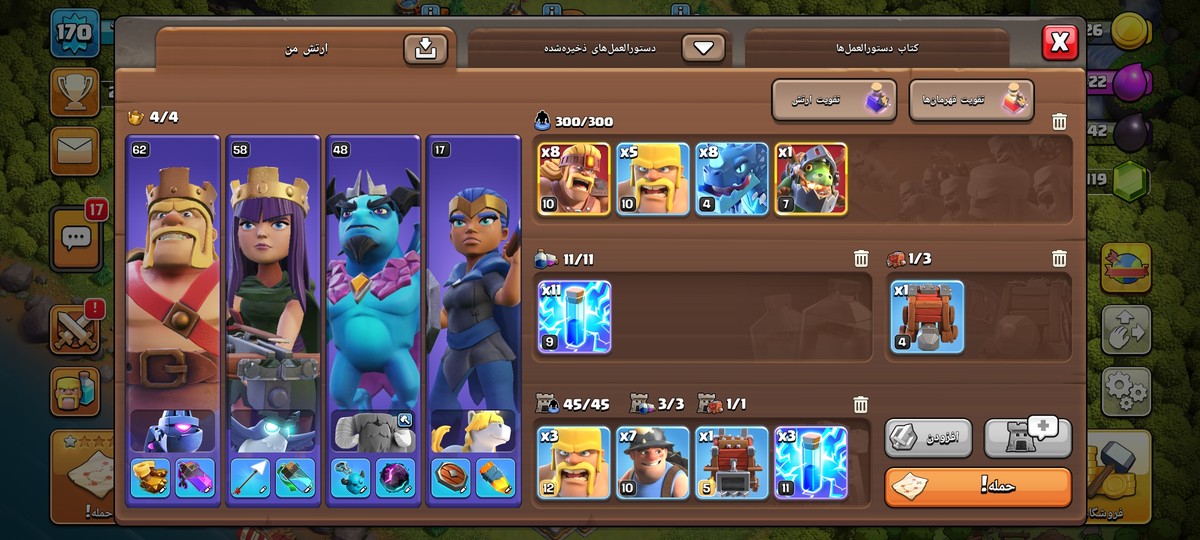Tap the clan castle miner troop slot
1200x540 pixels.
653,462
